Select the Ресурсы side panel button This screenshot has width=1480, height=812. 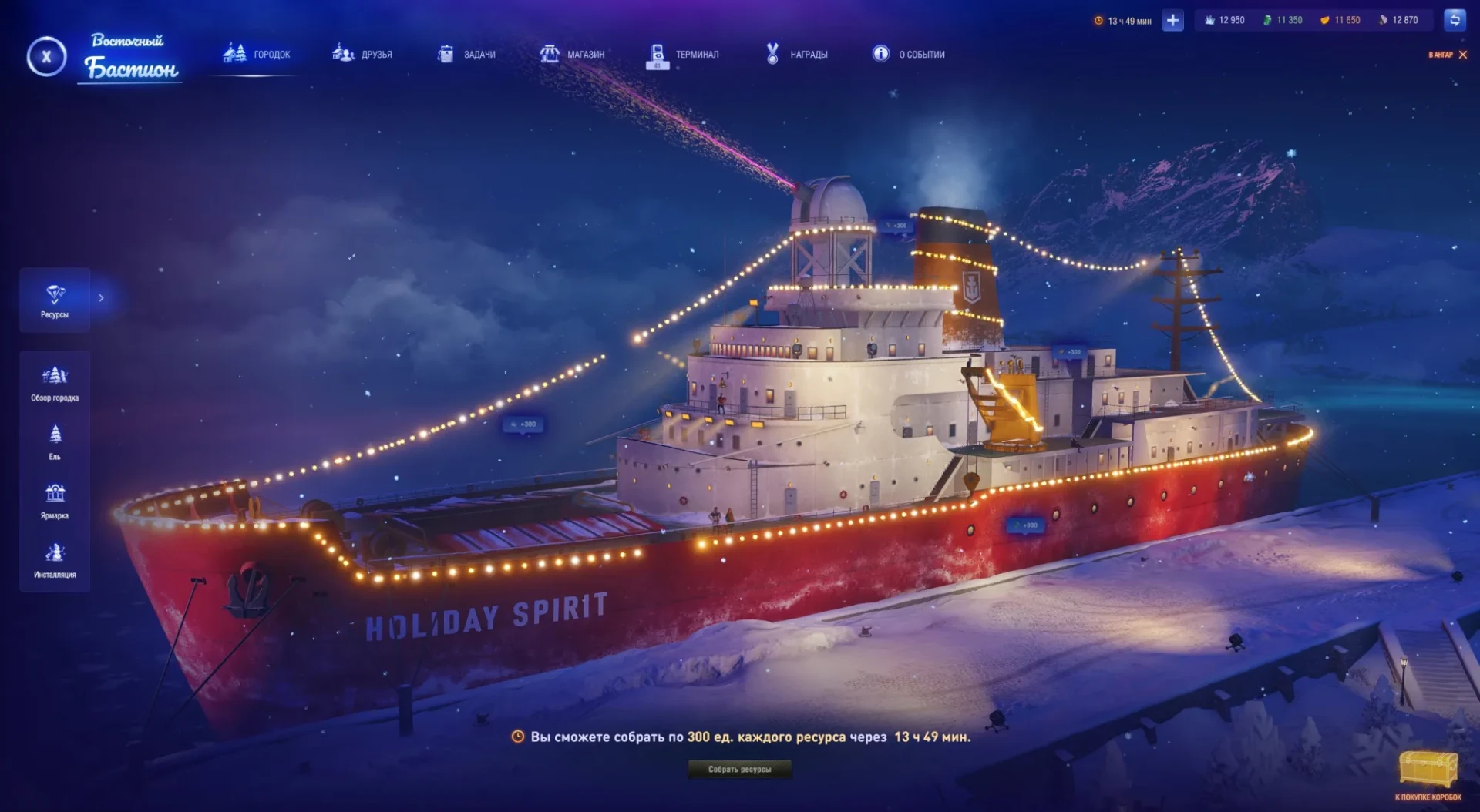click(x=55, y=300)
